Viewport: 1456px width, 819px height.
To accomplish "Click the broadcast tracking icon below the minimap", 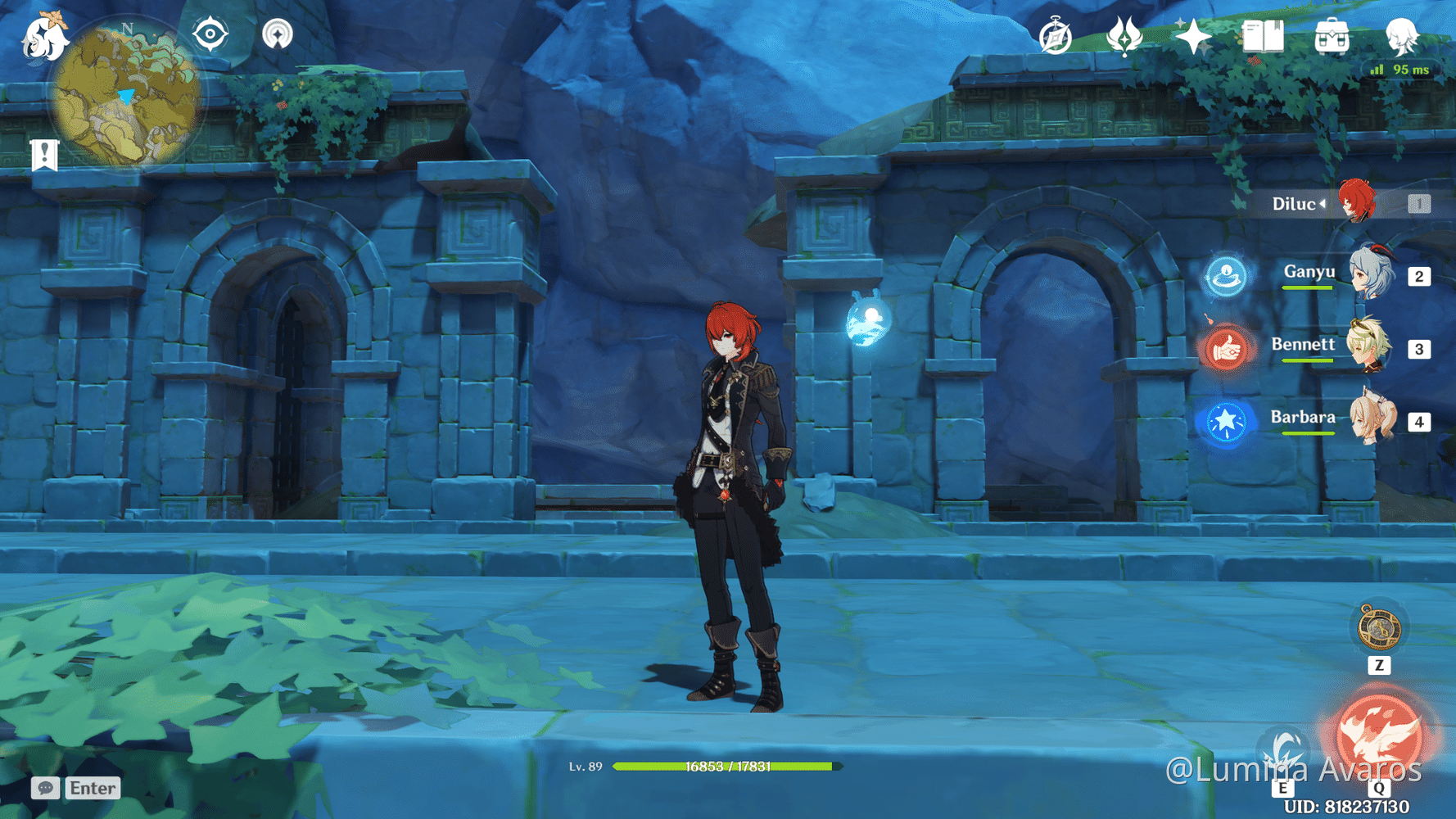I will [x=278, y=34].
